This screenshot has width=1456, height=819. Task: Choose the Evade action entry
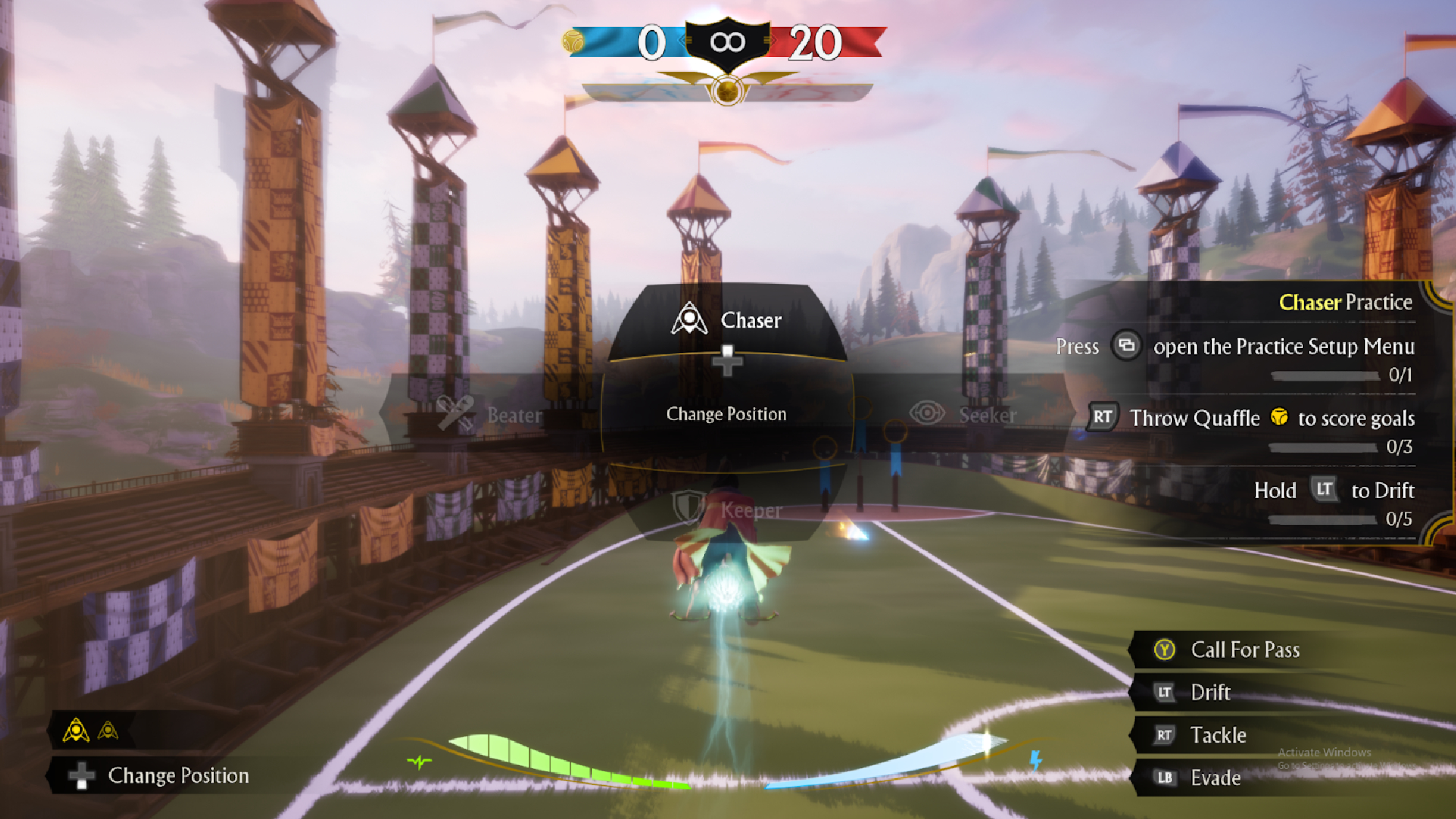click(1214, 778)
